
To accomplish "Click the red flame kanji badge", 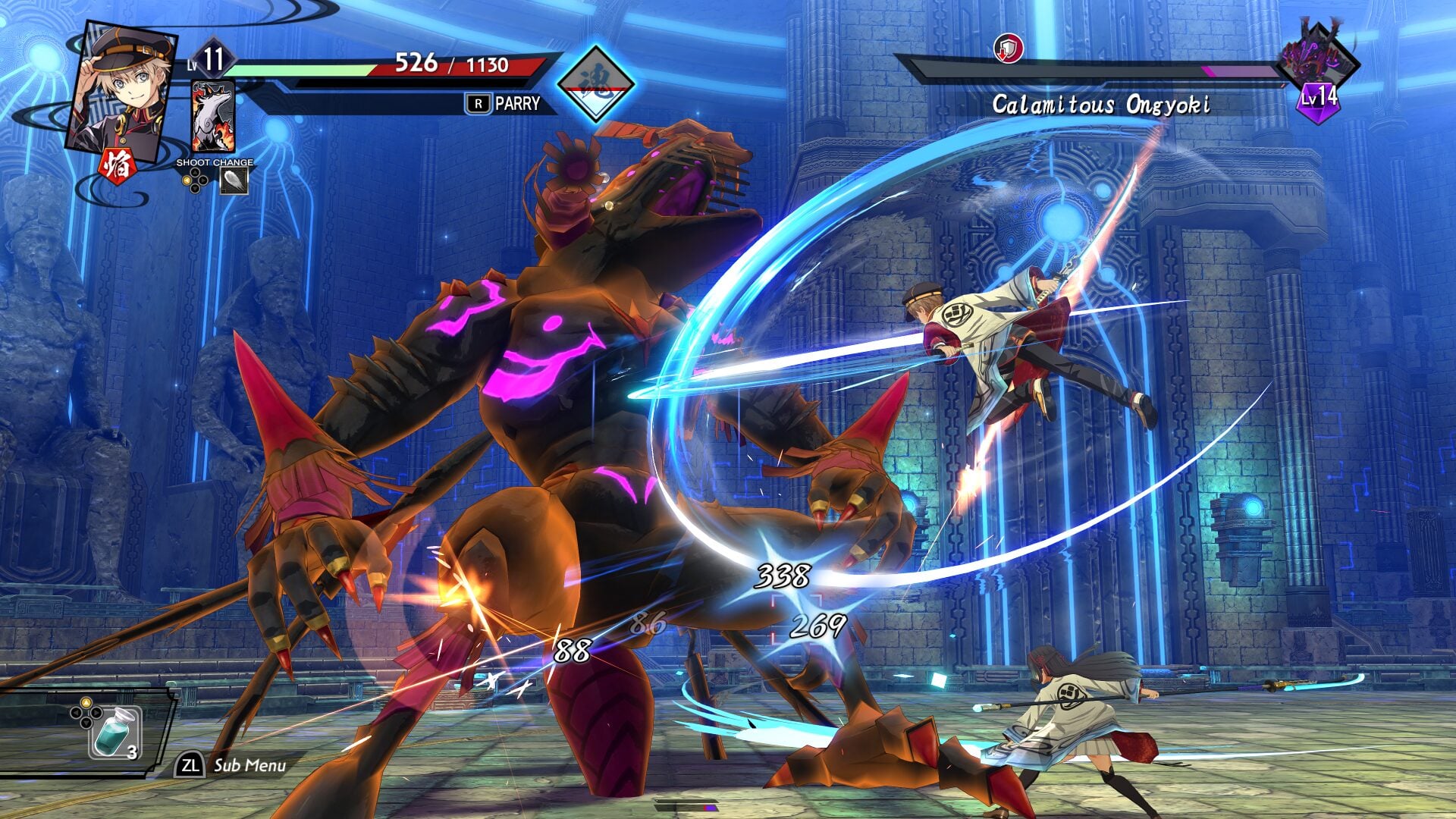I will (x=118, y=166).
